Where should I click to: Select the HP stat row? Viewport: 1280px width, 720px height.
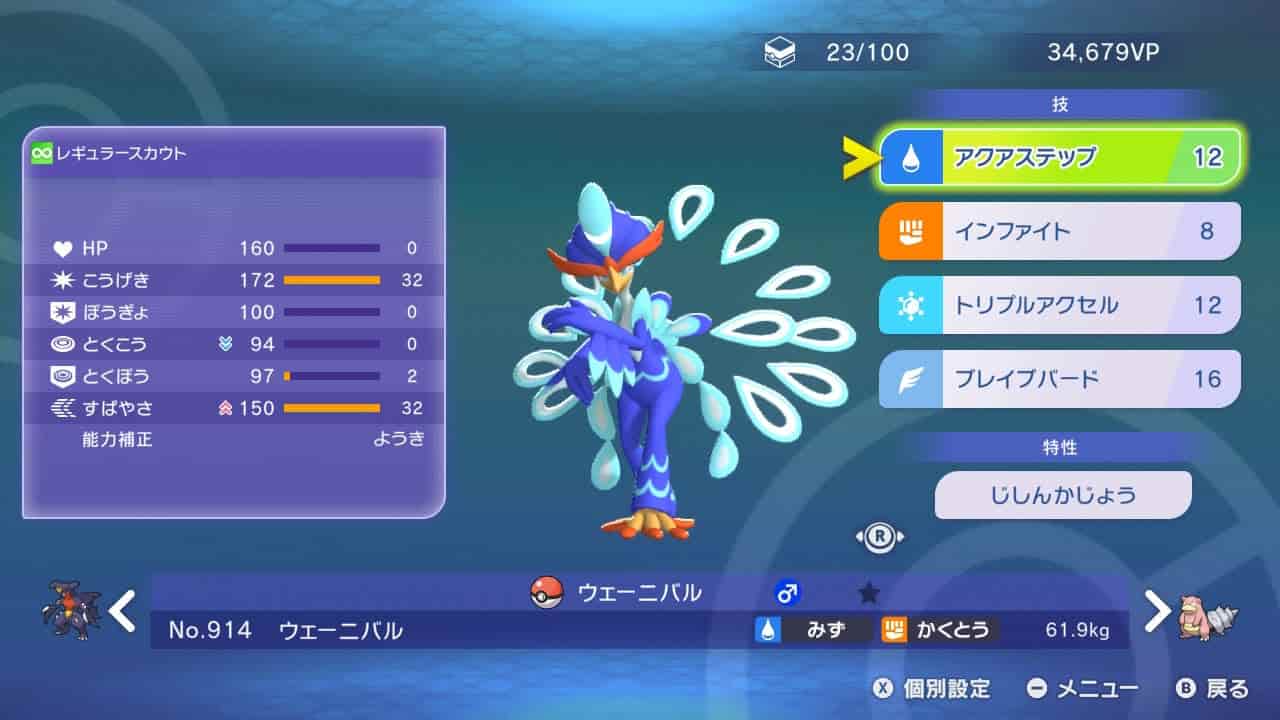(235, 248)
